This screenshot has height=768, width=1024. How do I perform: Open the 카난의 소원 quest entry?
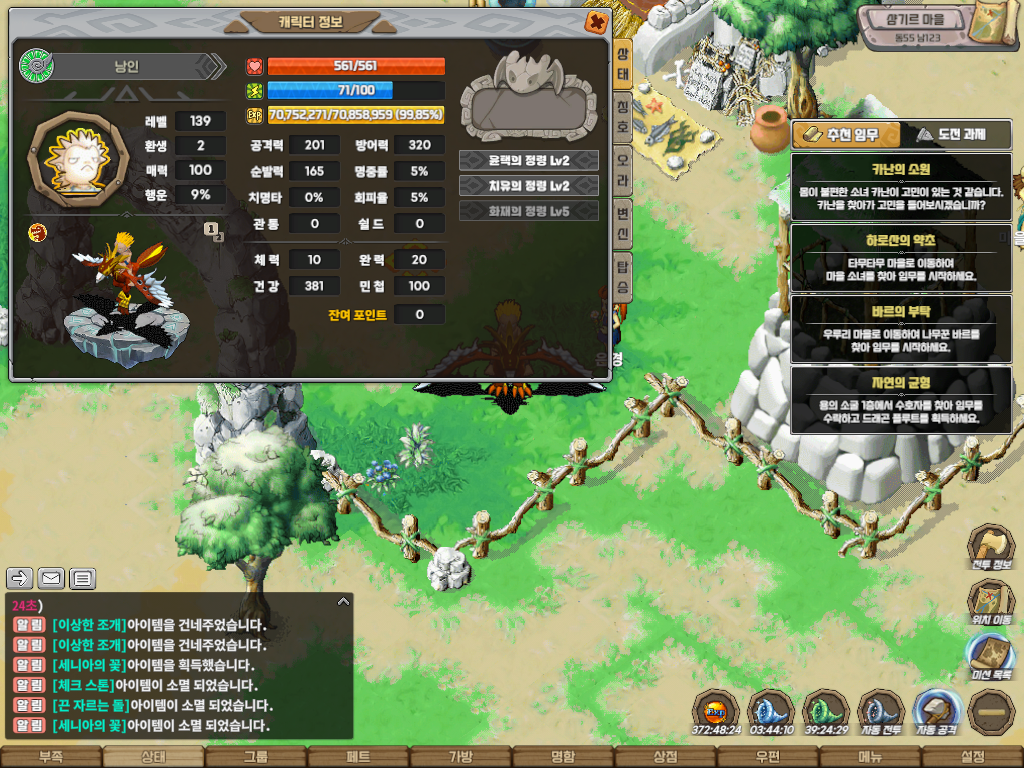(x=901, y=186)
